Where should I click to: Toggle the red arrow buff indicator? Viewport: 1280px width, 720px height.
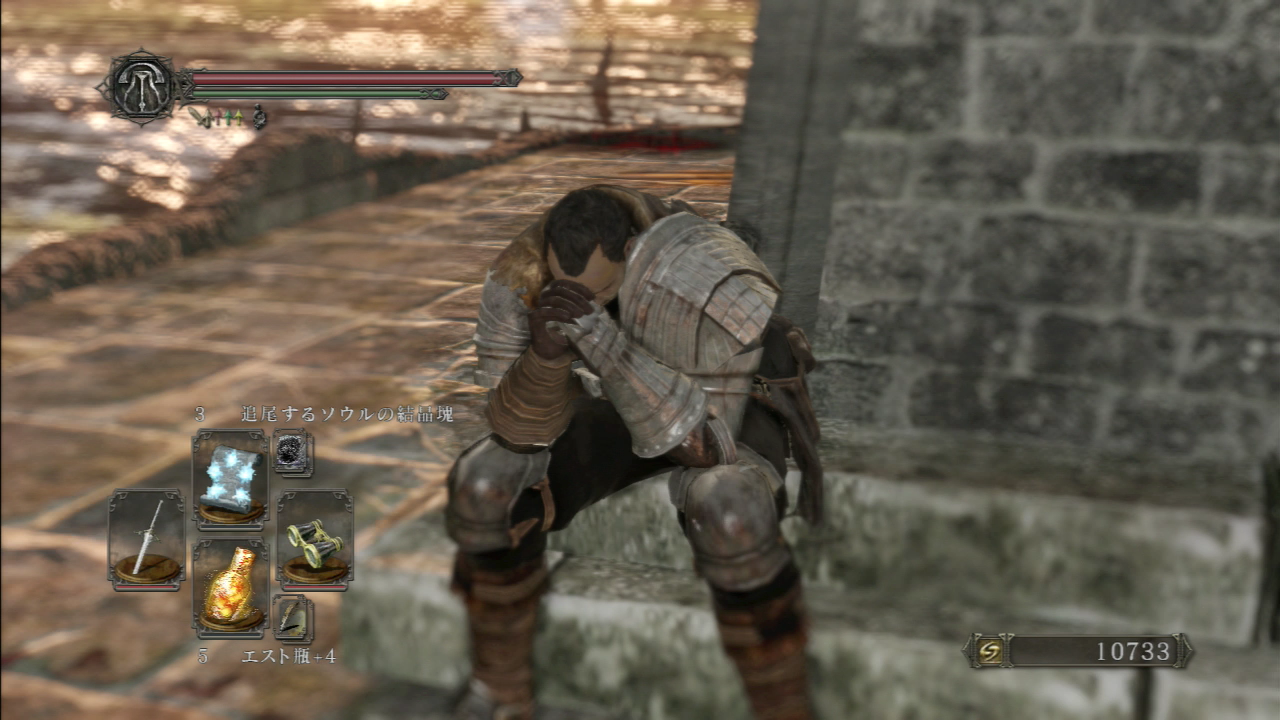pyautogui.click(x=218, y=116)
